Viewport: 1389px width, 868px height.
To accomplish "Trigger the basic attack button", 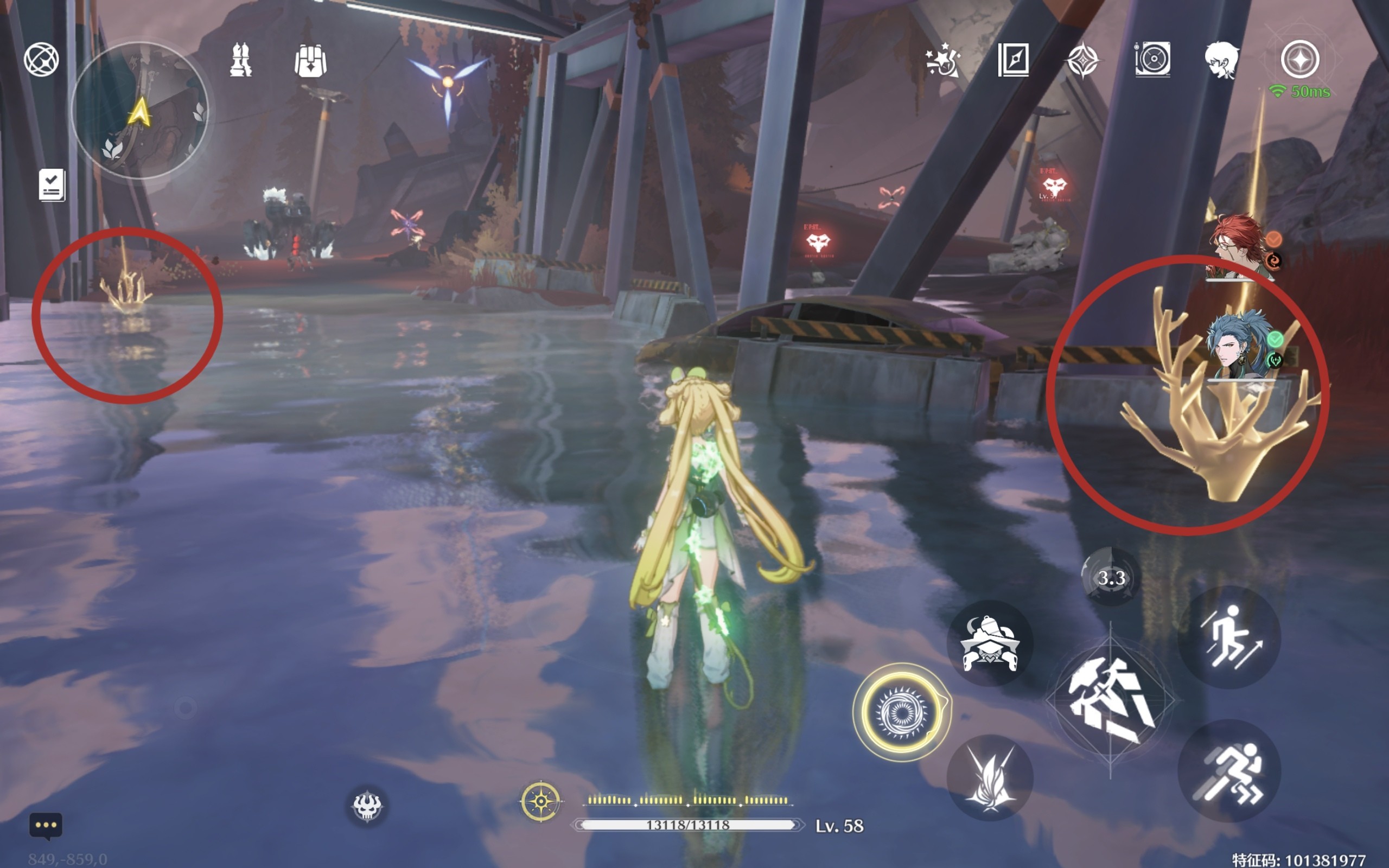I will coord(1110,700).
